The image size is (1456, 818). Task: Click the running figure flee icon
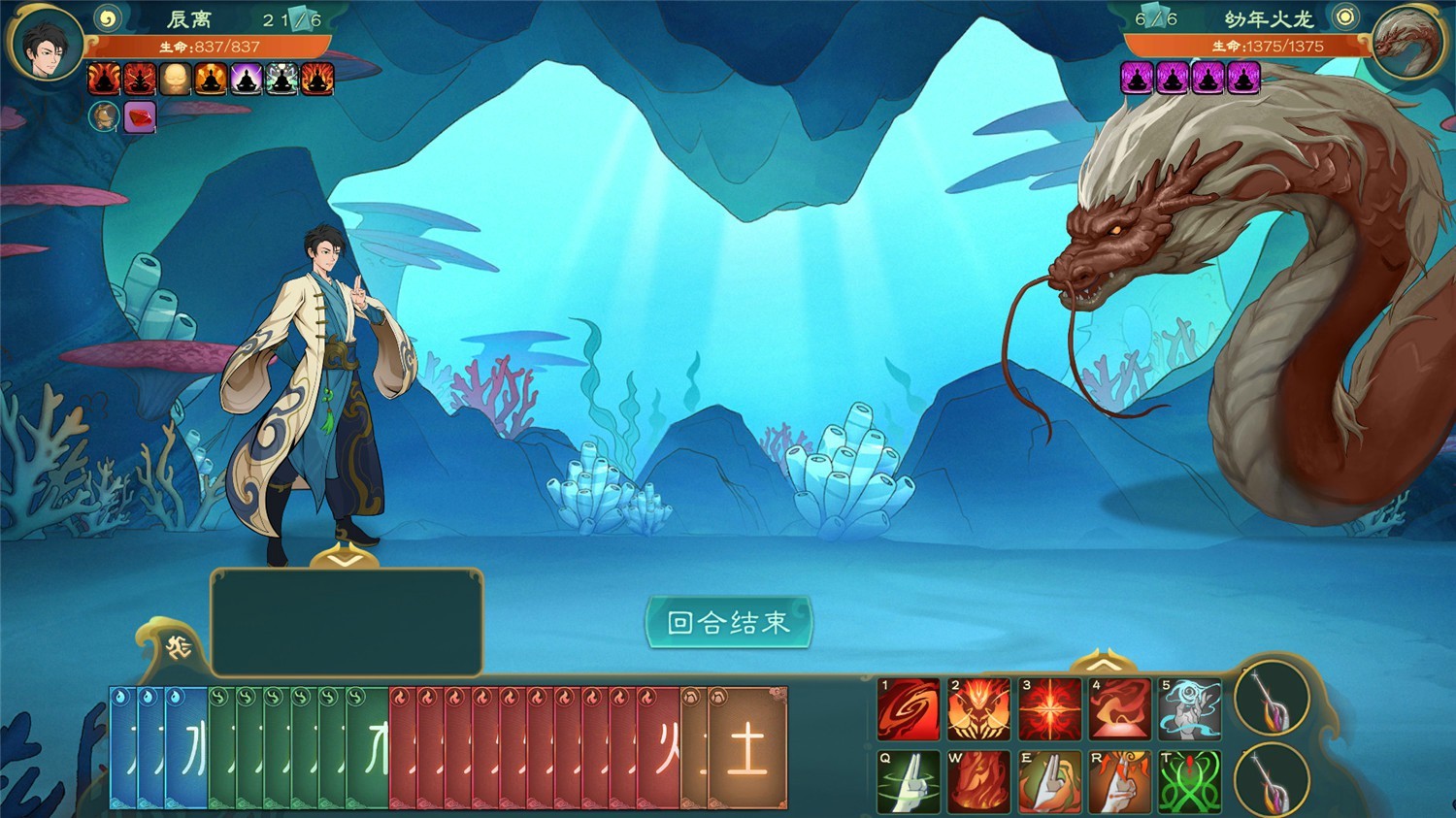[179, 647]
